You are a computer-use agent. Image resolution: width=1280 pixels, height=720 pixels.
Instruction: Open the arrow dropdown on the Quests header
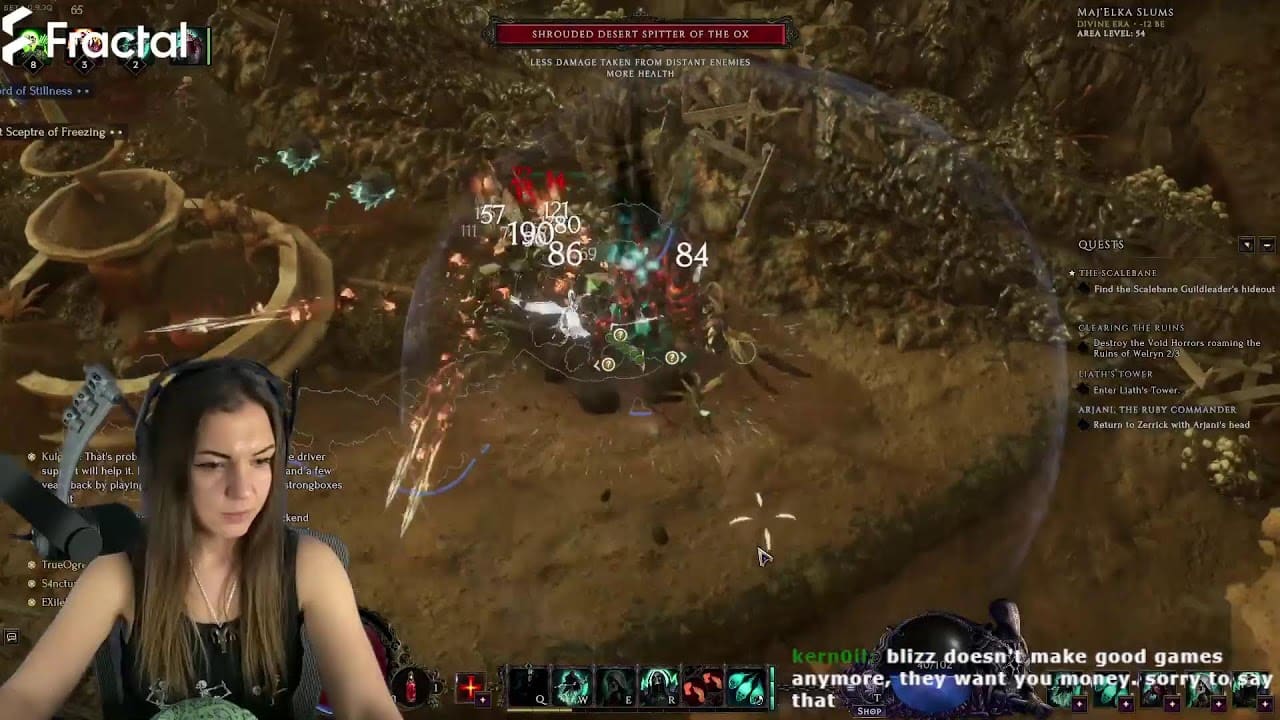pos(1247,244)
